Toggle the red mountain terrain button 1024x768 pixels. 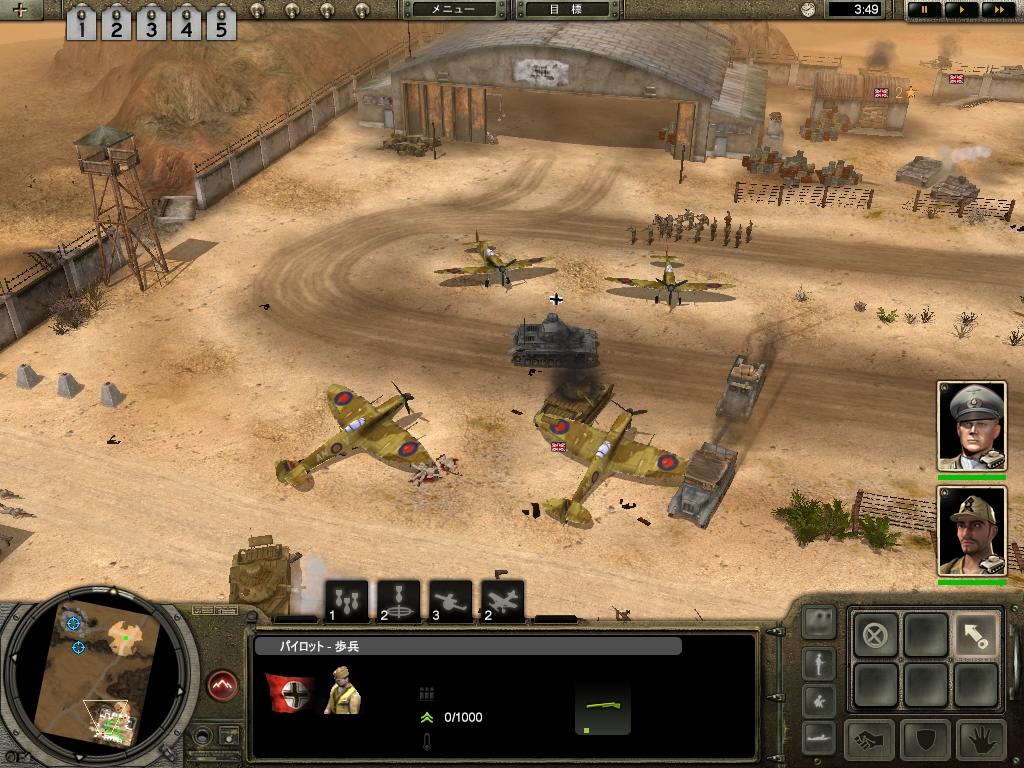pyautogui.click(x=224, y=686)
